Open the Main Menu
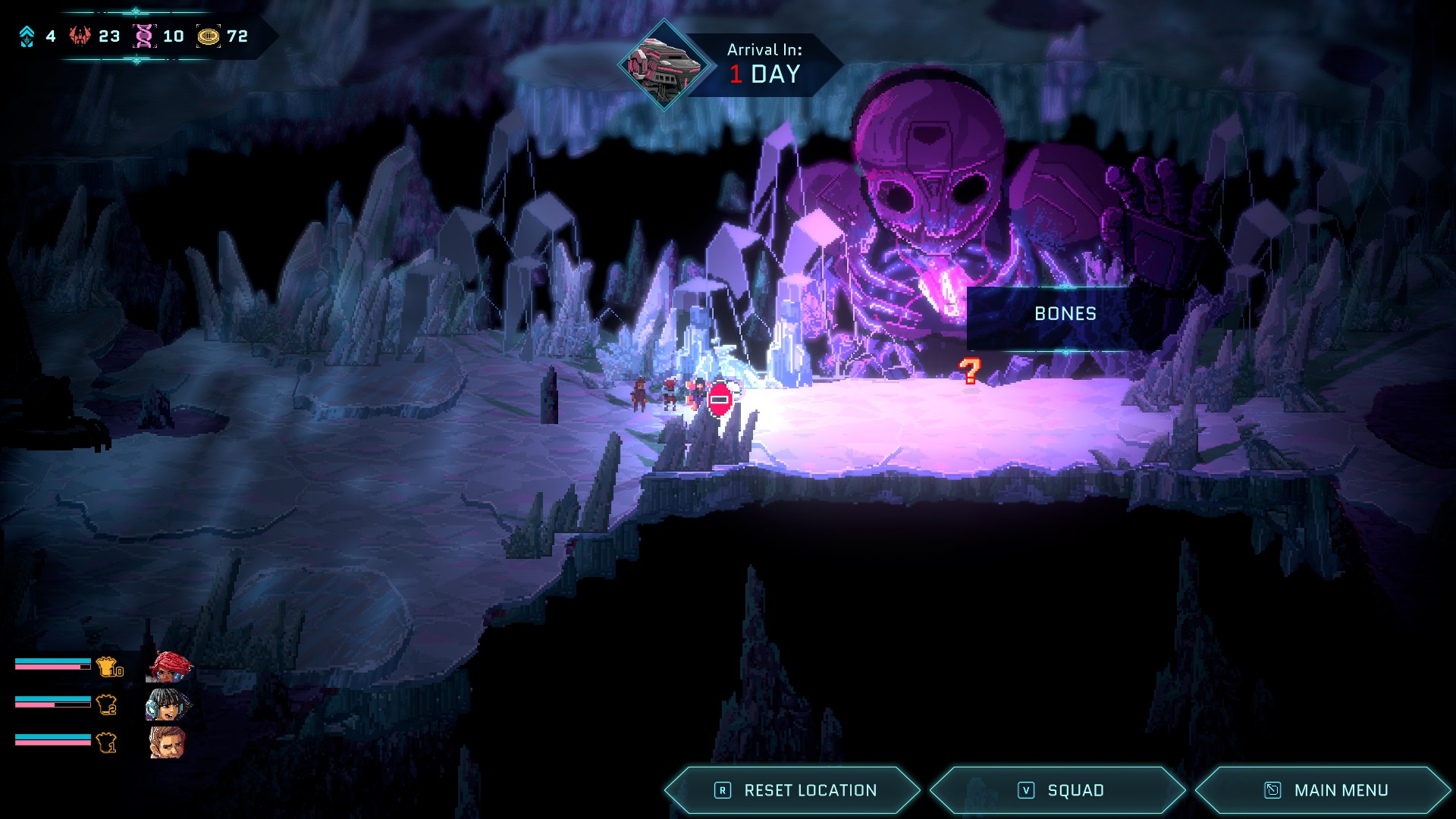1456x819 pixels. tap(1324, 790)
